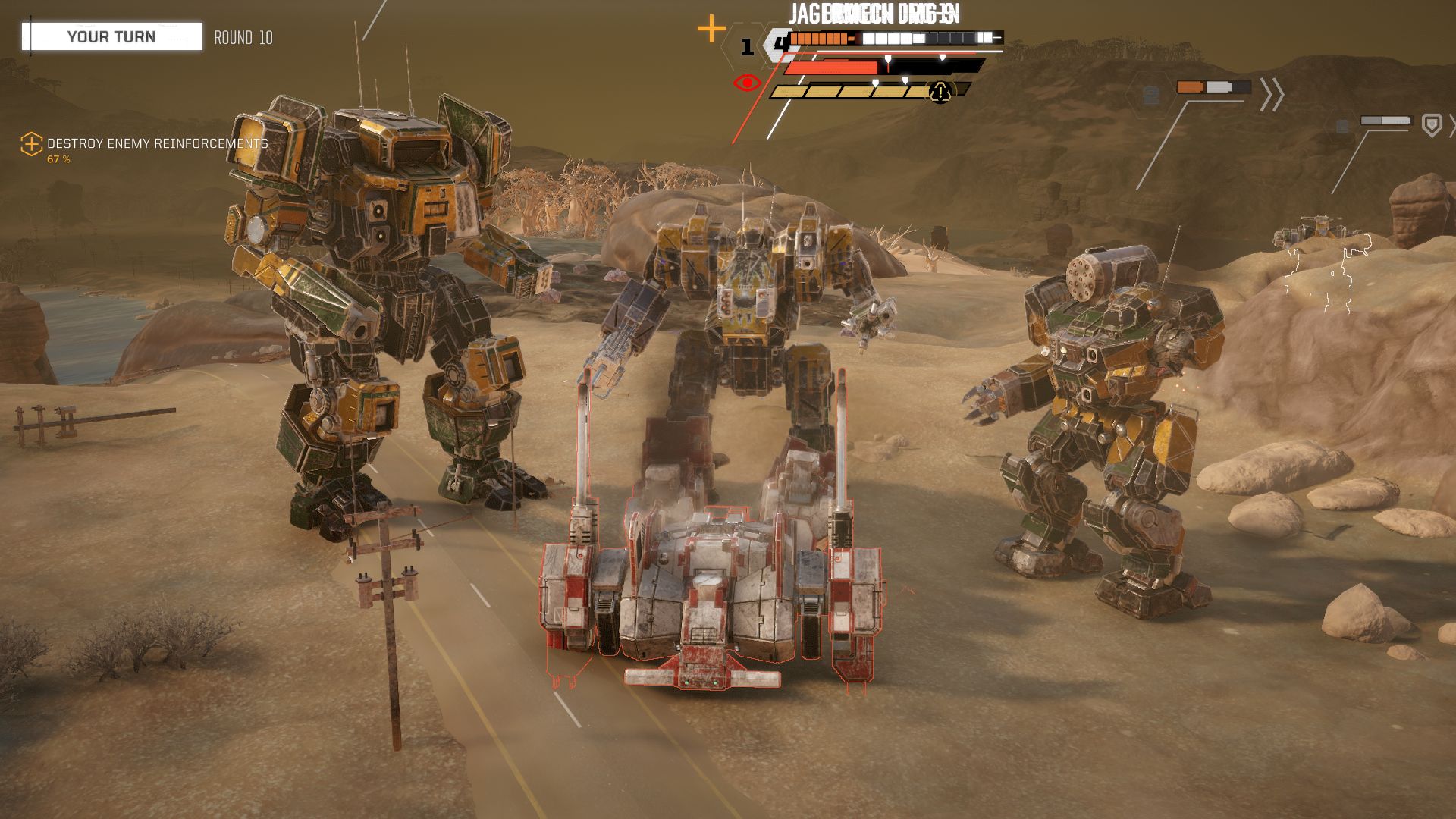Click the shield guard icon on distant unit
Image resolution: width=1456 pixels, height=819 pixels.
point(1431,124)
